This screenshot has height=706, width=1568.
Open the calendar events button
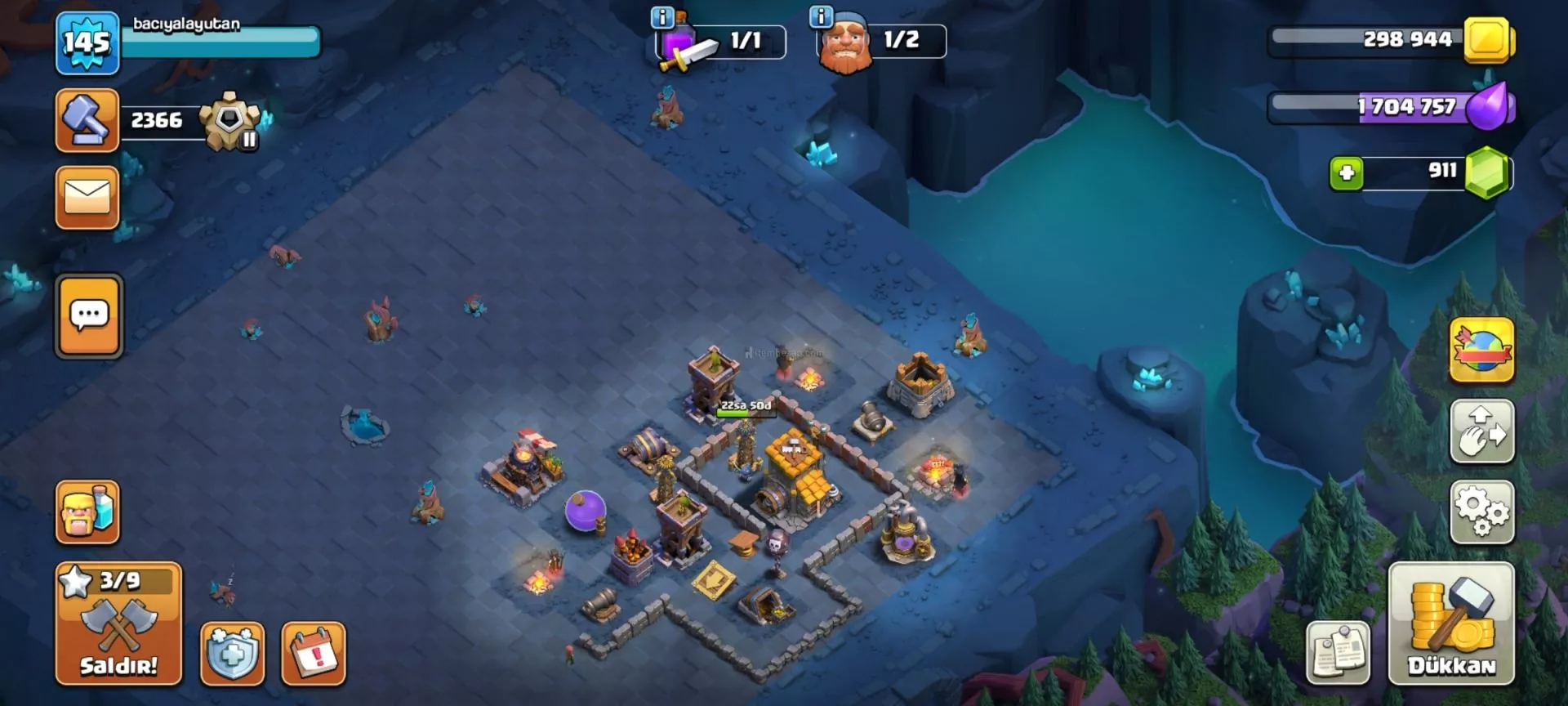[314, 653]
